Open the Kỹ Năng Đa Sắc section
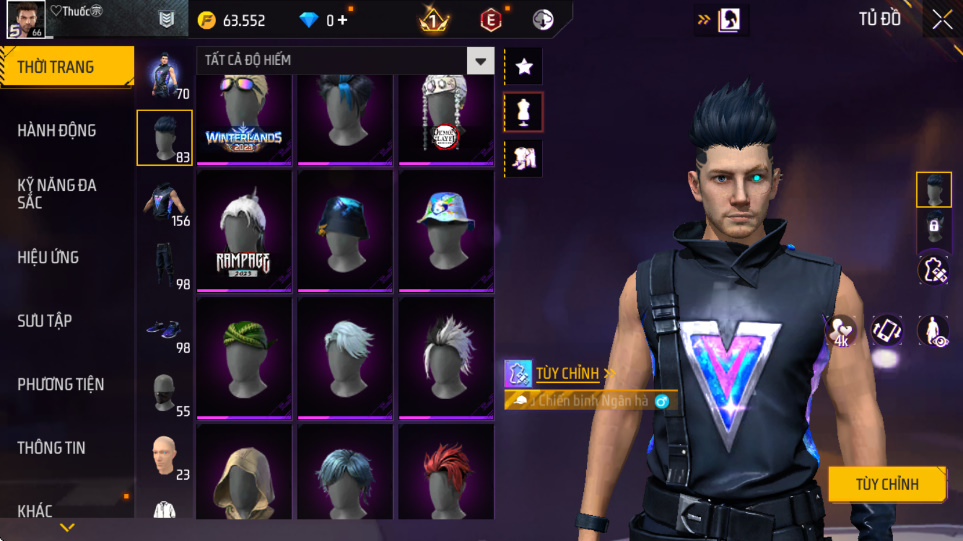This screenshot has height=541, width=963. (x=58, y=193)
